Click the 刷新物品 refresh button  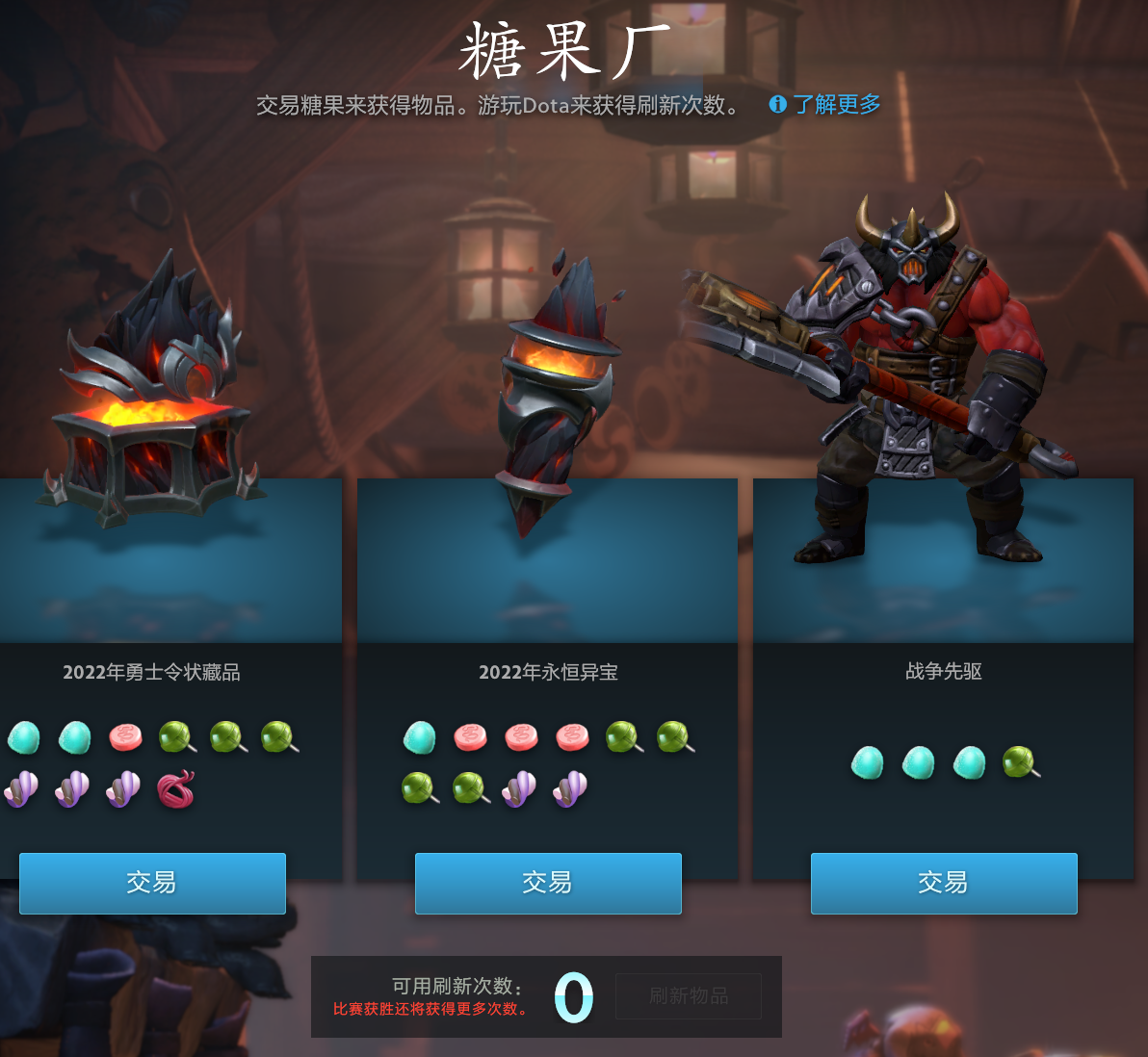pos(689,996)
